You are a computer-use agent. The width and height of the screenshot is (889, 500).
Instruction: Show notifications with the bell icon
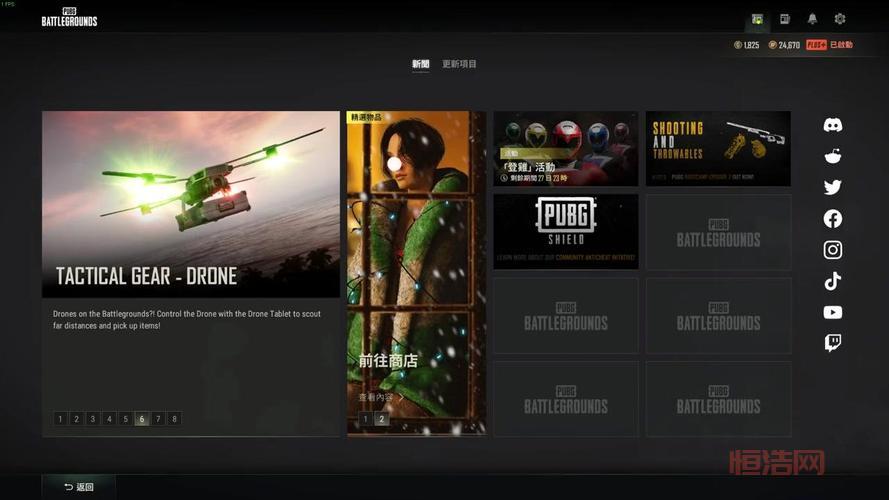tap(812, 19)
